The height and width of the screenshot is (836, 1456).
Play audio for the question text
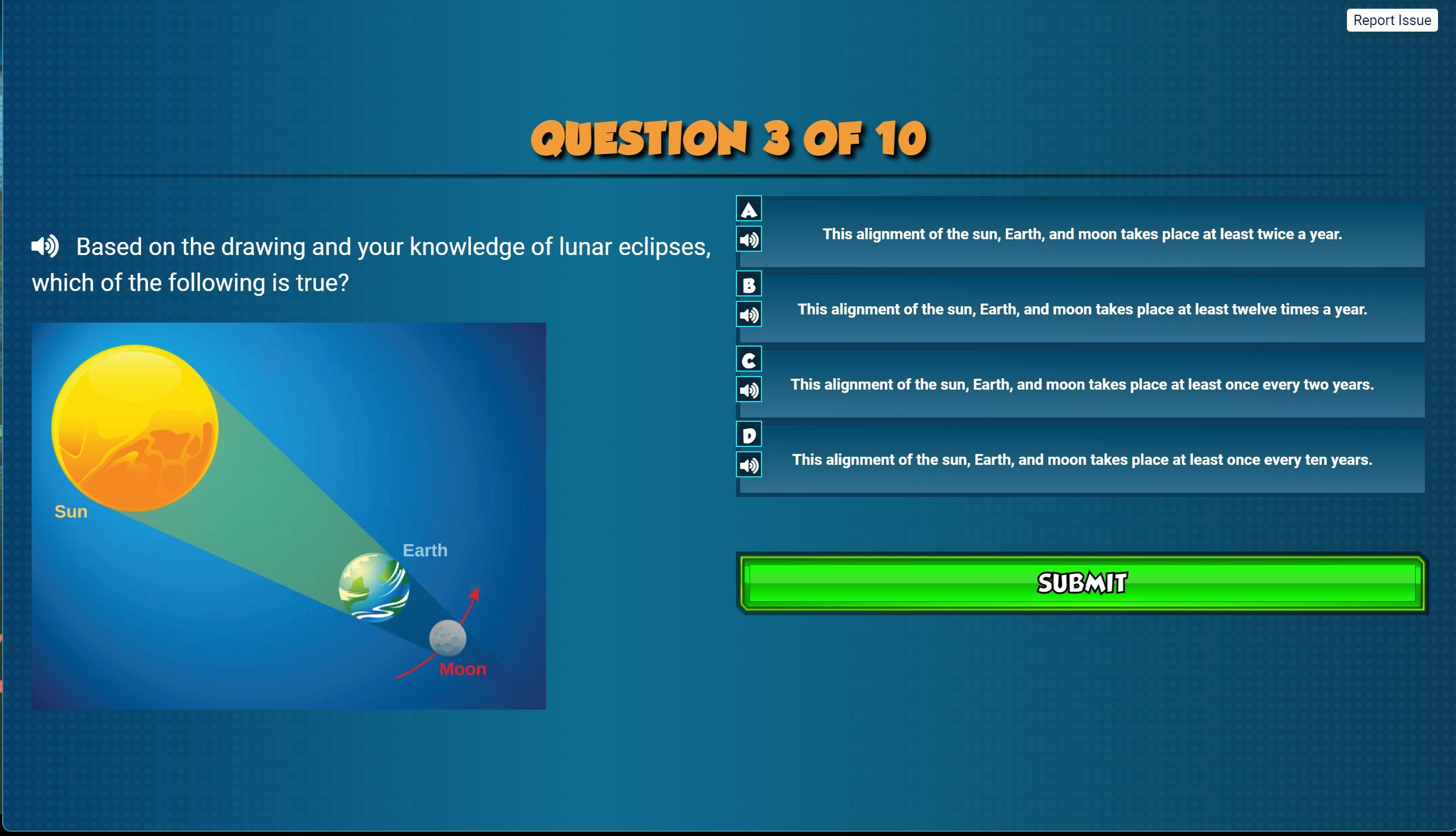pos(45,246)
